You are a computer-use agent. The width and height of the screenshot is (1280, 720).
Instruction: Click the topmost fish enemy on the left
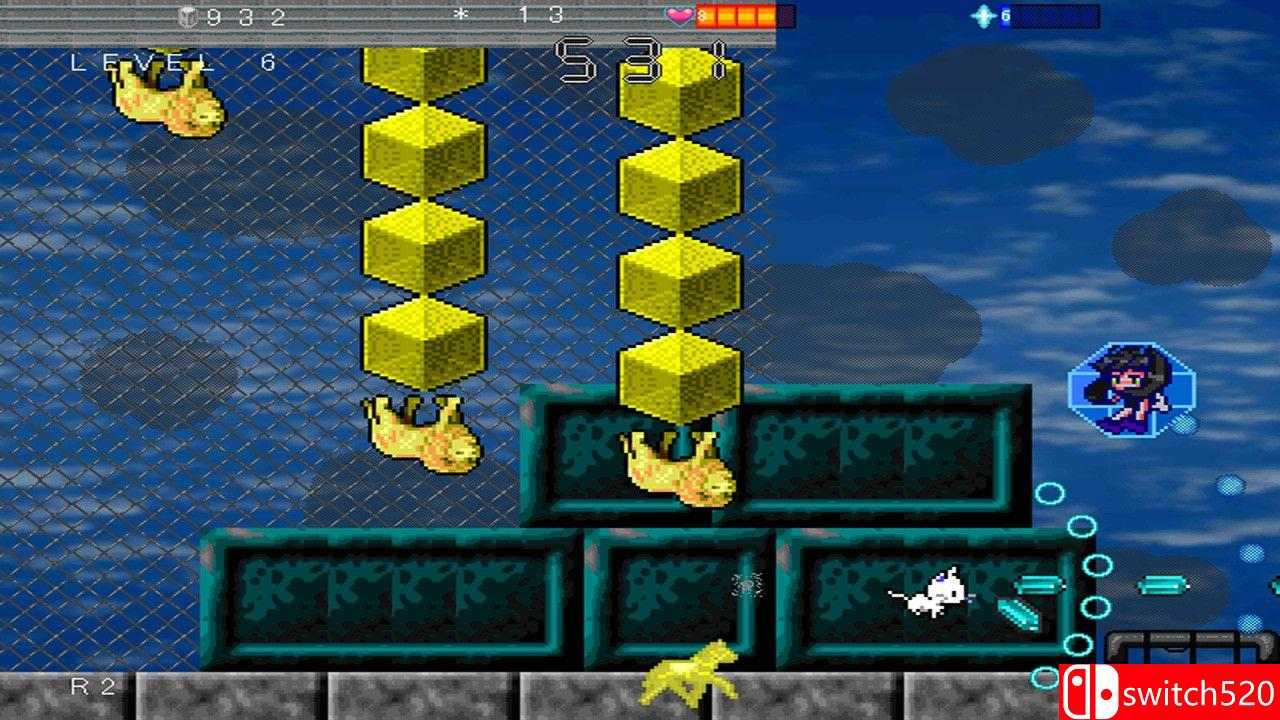coord(165,105)
